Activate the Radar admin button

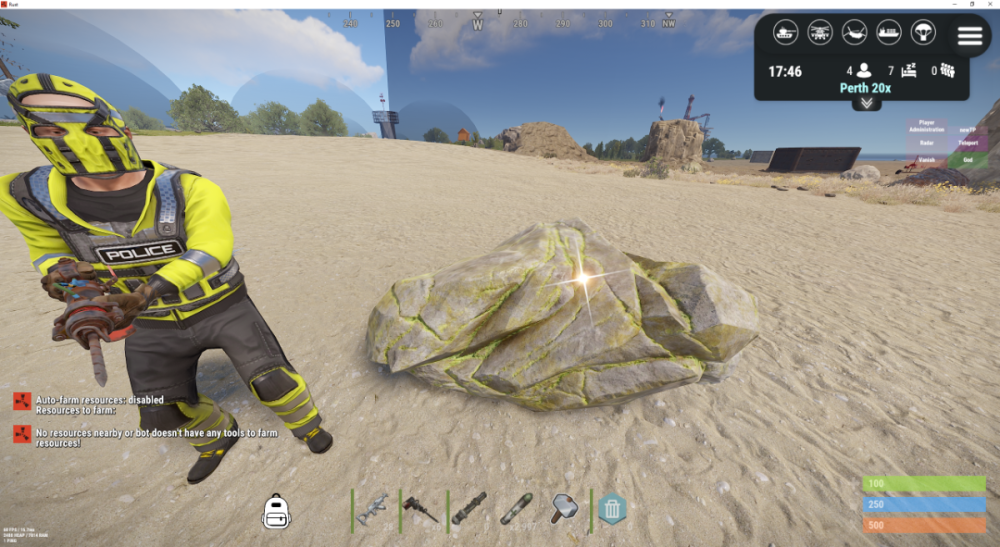tap(927, 143)
